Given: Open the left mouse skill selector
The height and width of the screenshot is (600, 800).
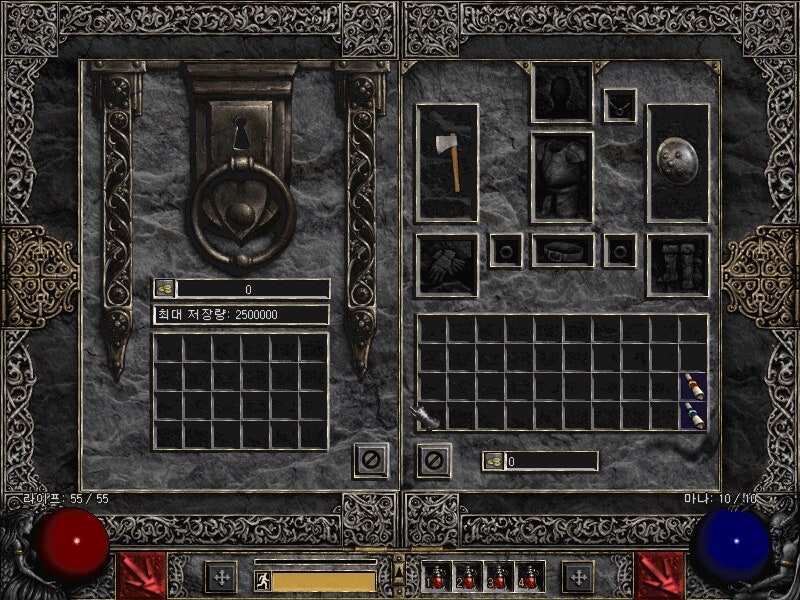Looking at the screenshot, I should tap(138, 575).
